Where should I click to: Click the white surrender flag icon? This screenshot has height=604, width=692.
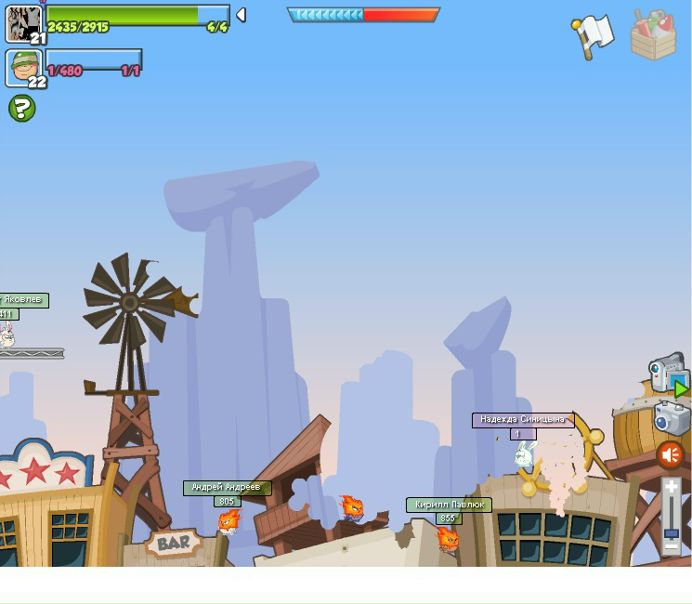[x=592, y=36]
